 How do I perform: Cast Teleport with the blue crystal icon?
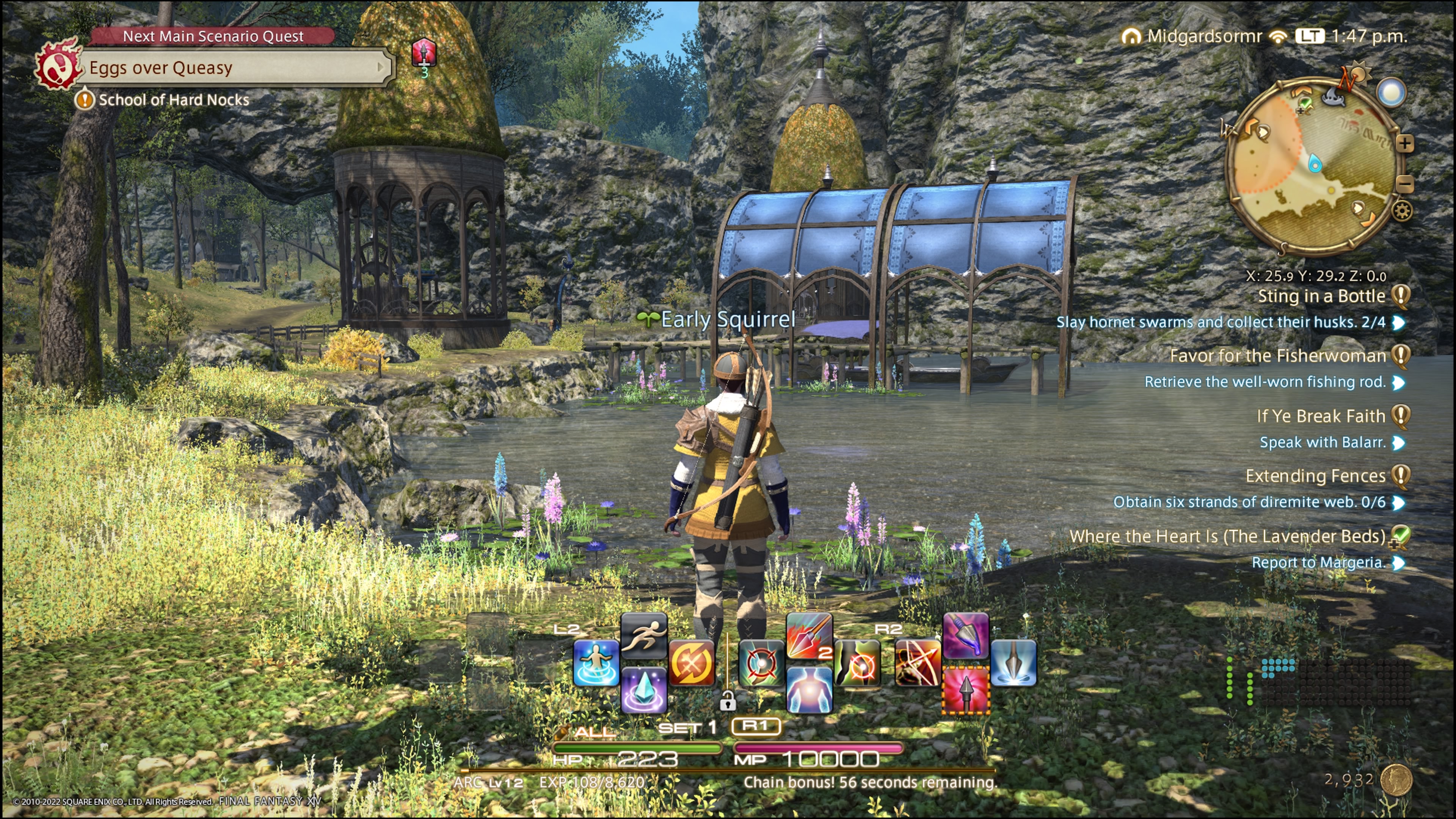pyautogui.click(x=643, y=690)
